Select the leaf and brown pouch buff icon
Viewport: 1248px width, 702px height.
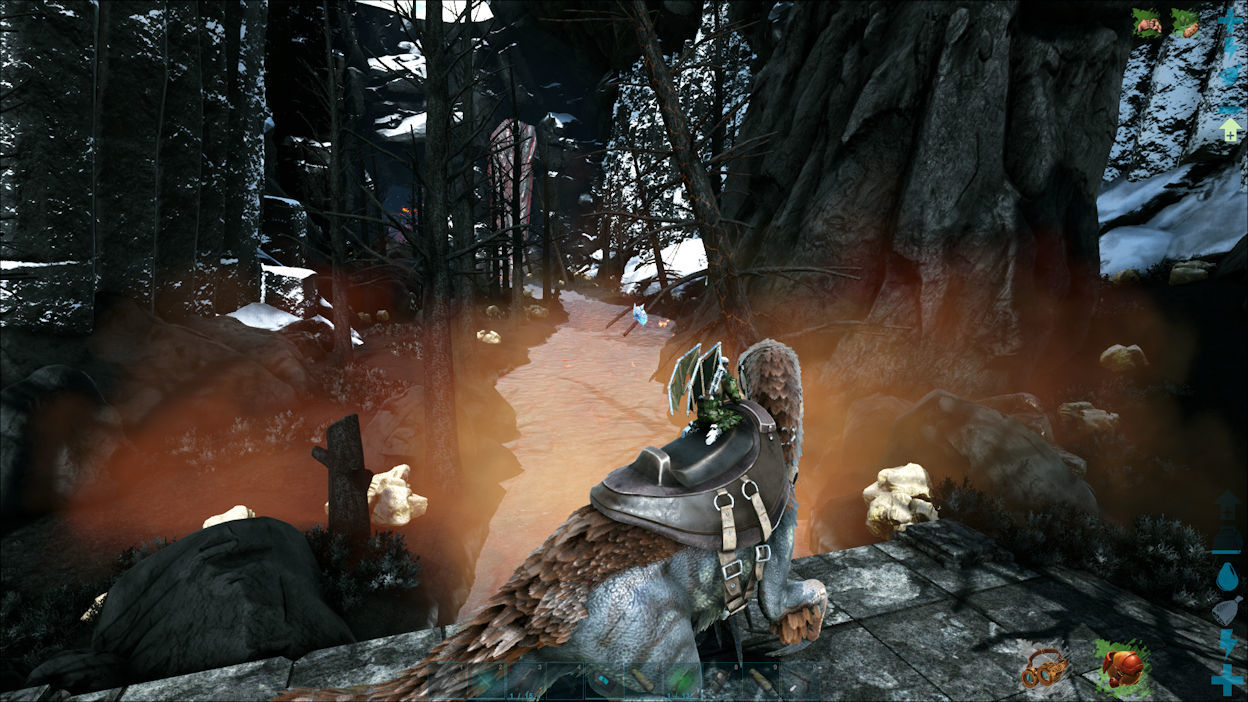click(1185, 22)
